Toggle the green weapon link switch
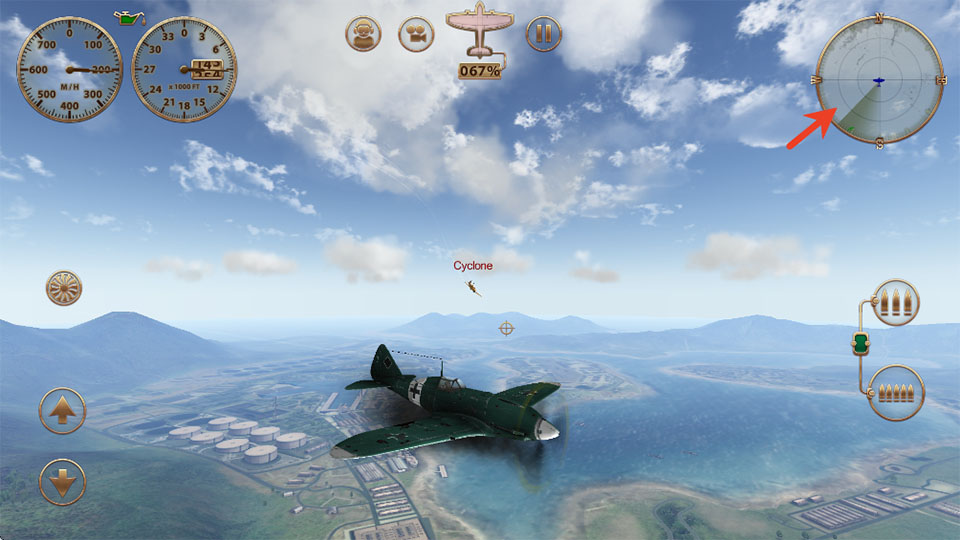The height and width of the screenshot is (540, 960). tap(861, 346)
